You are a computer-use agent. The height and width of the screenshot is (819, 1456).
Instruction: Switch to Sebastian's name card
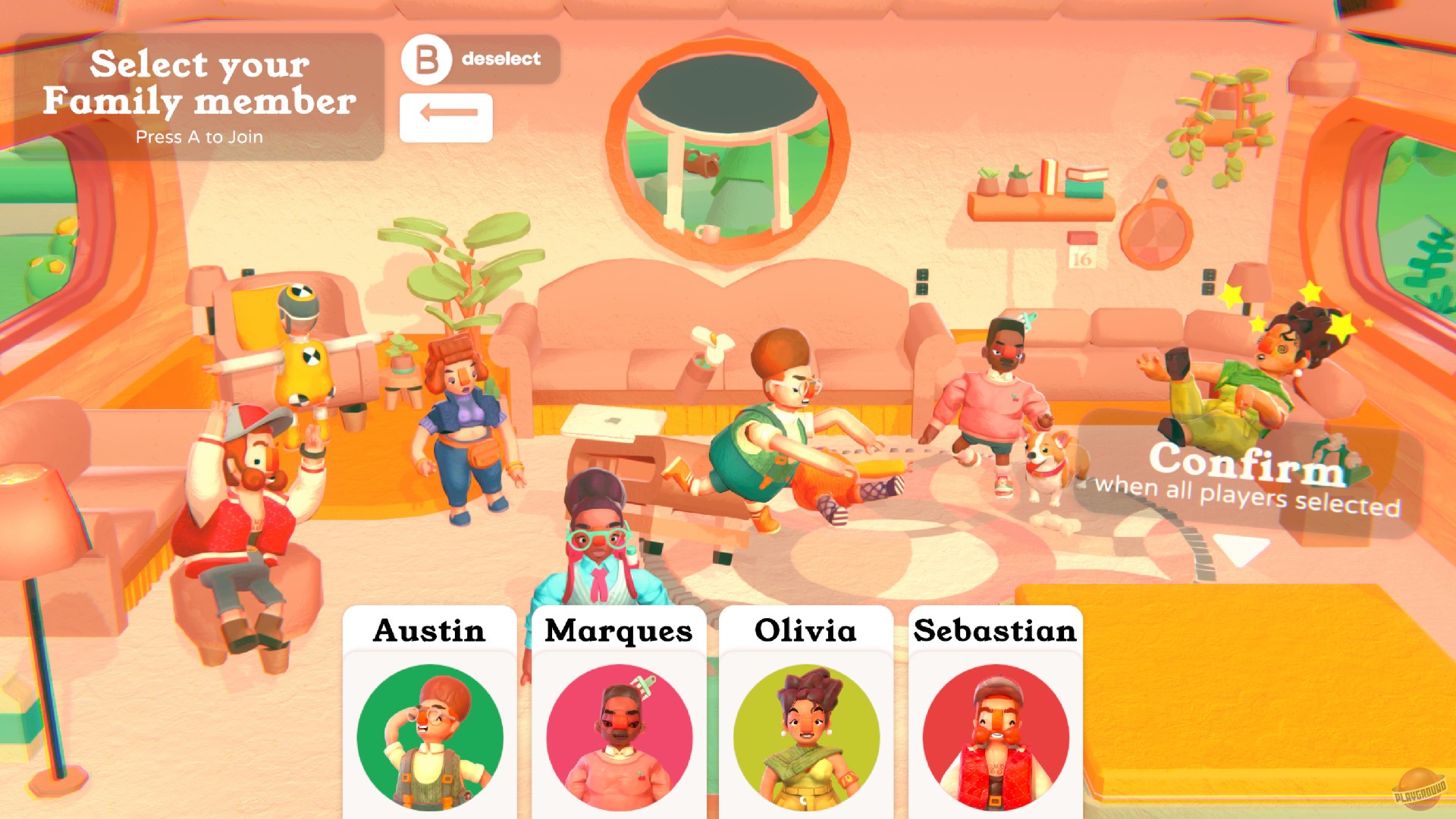(994, 632)
